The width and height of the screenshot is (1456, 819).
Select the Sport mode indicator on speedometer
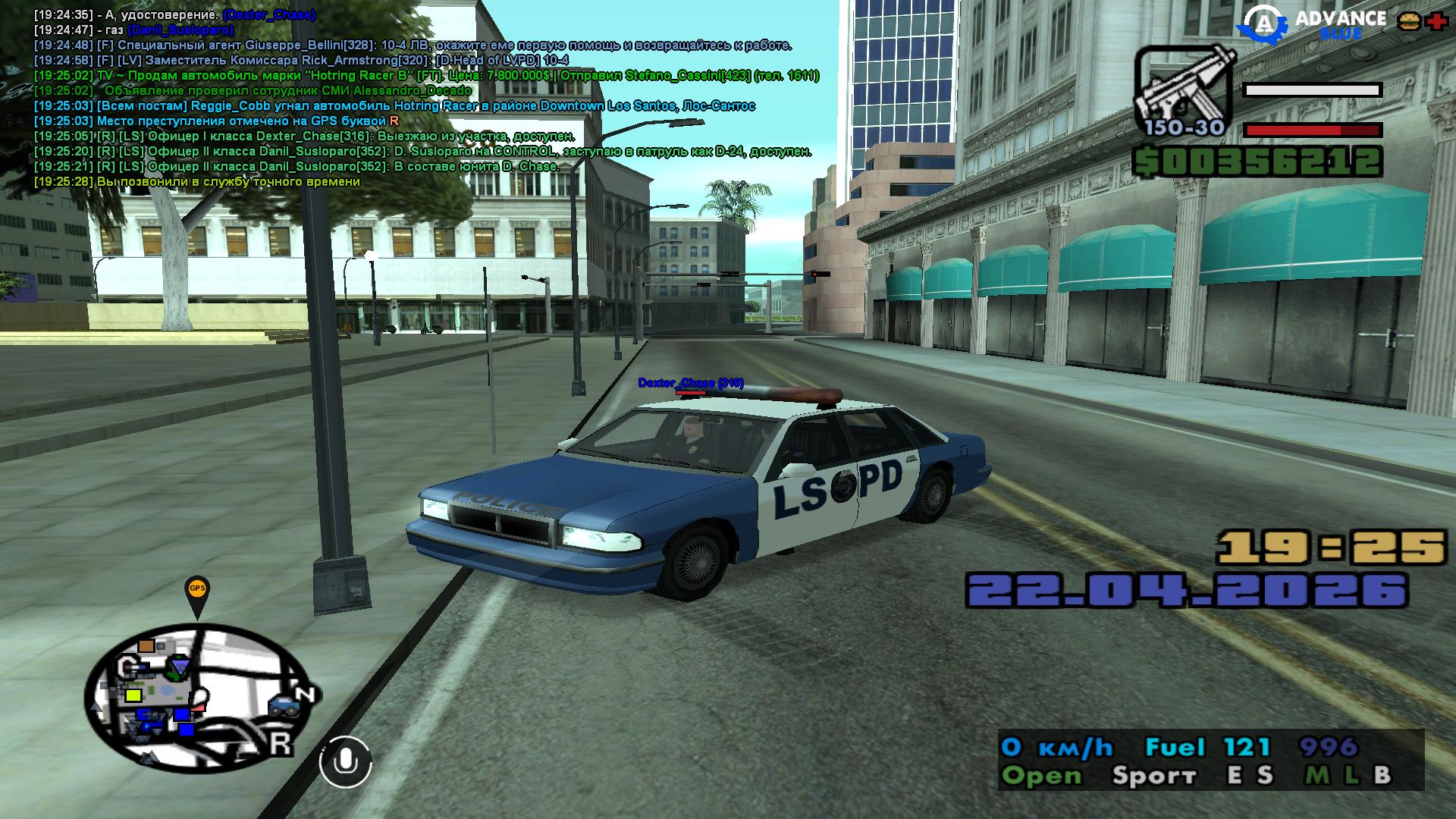pos(1153,776)
